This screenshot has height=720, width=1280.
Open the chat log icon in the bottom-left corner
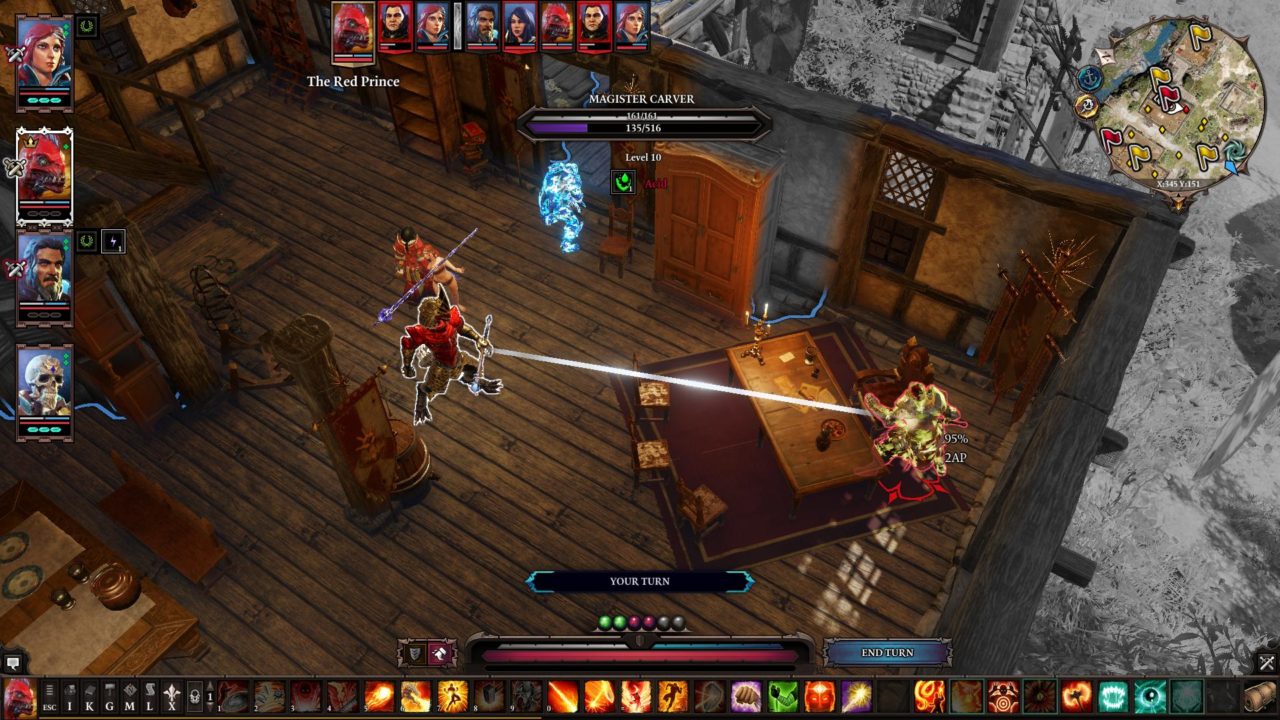[x=13, y=662]
